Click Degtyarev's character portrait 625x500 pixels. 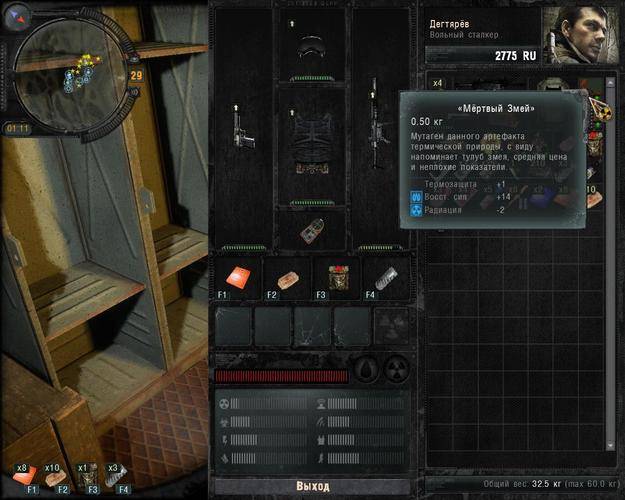(x=576, y=34)
